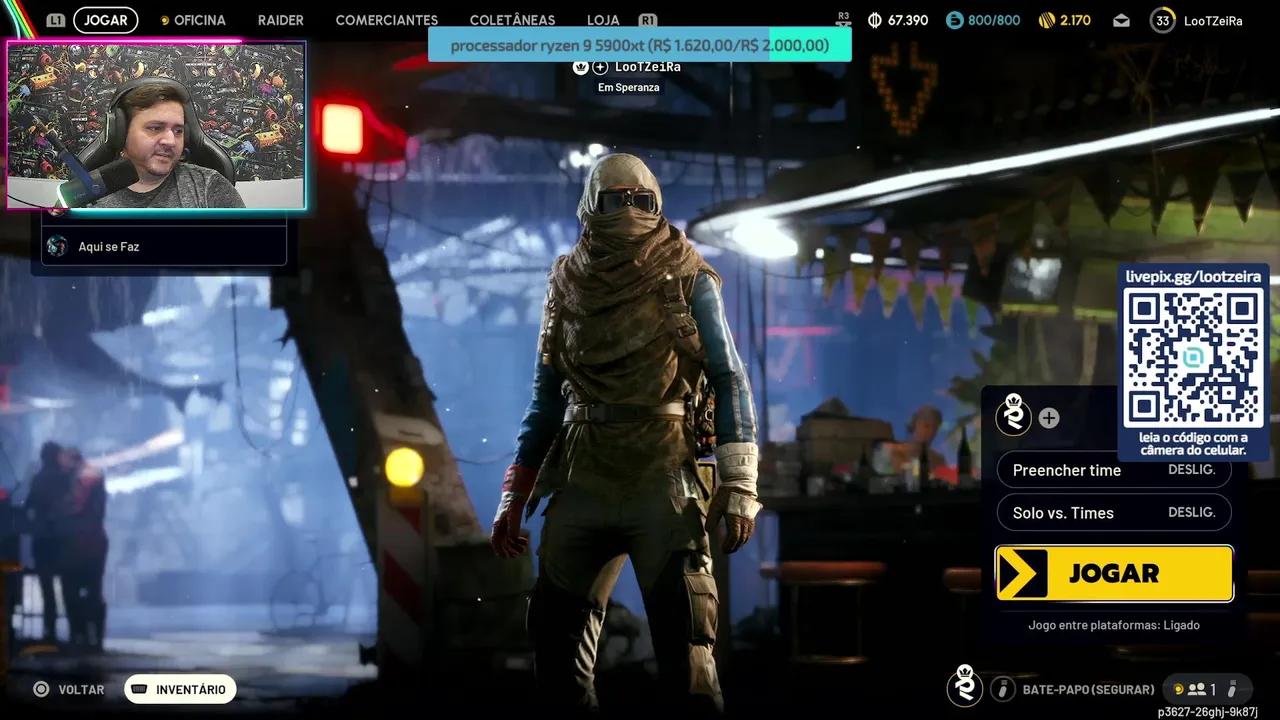Select the Jogar tab in top bar
Screen dimensions: 1280x720
(105, 20)
